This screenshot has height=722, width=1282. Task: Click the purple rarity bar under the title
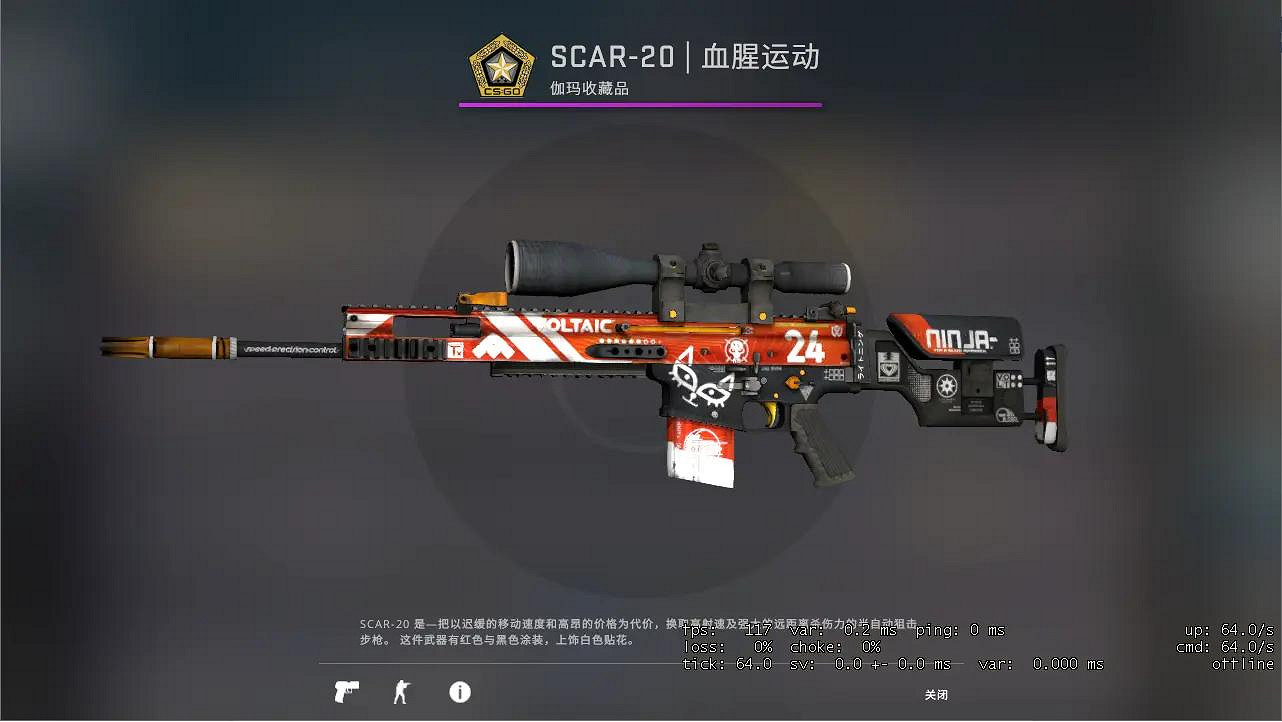(x=640, y=102)
